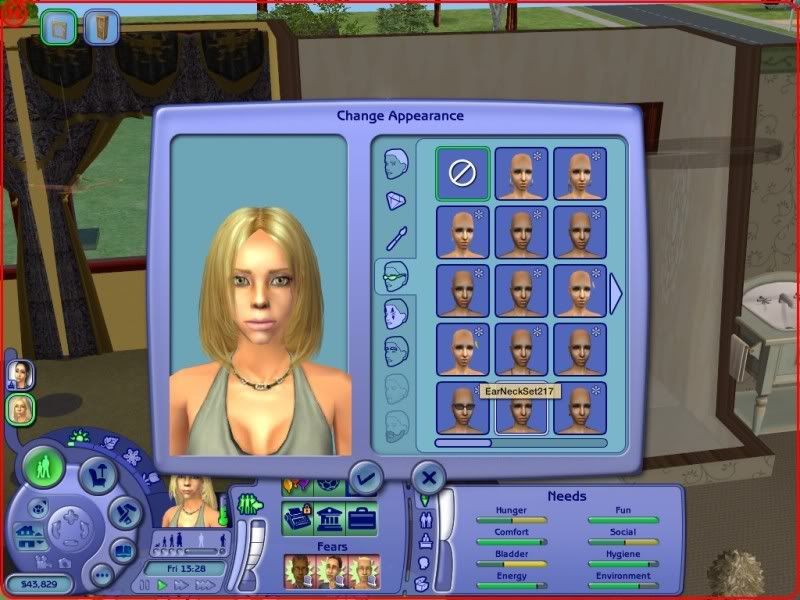Screen dimensions: 800x600
Task: Switch to the hairstyle head tab
Action: pos(396,164)
